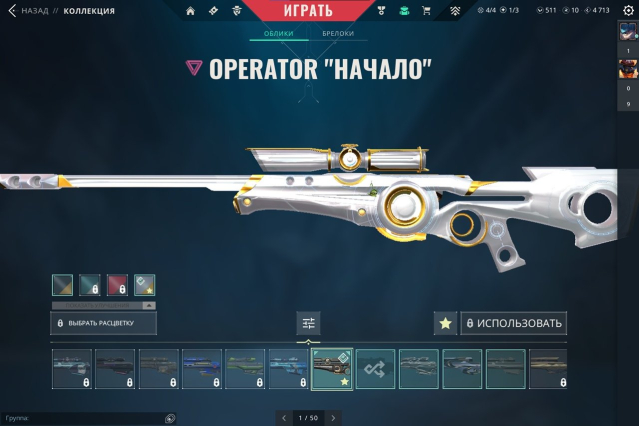Image resolution: width=639 pixels, height=426 pixels.
Task: Switch to the ОБЛИКИ tab
Action: coord(278,34)
